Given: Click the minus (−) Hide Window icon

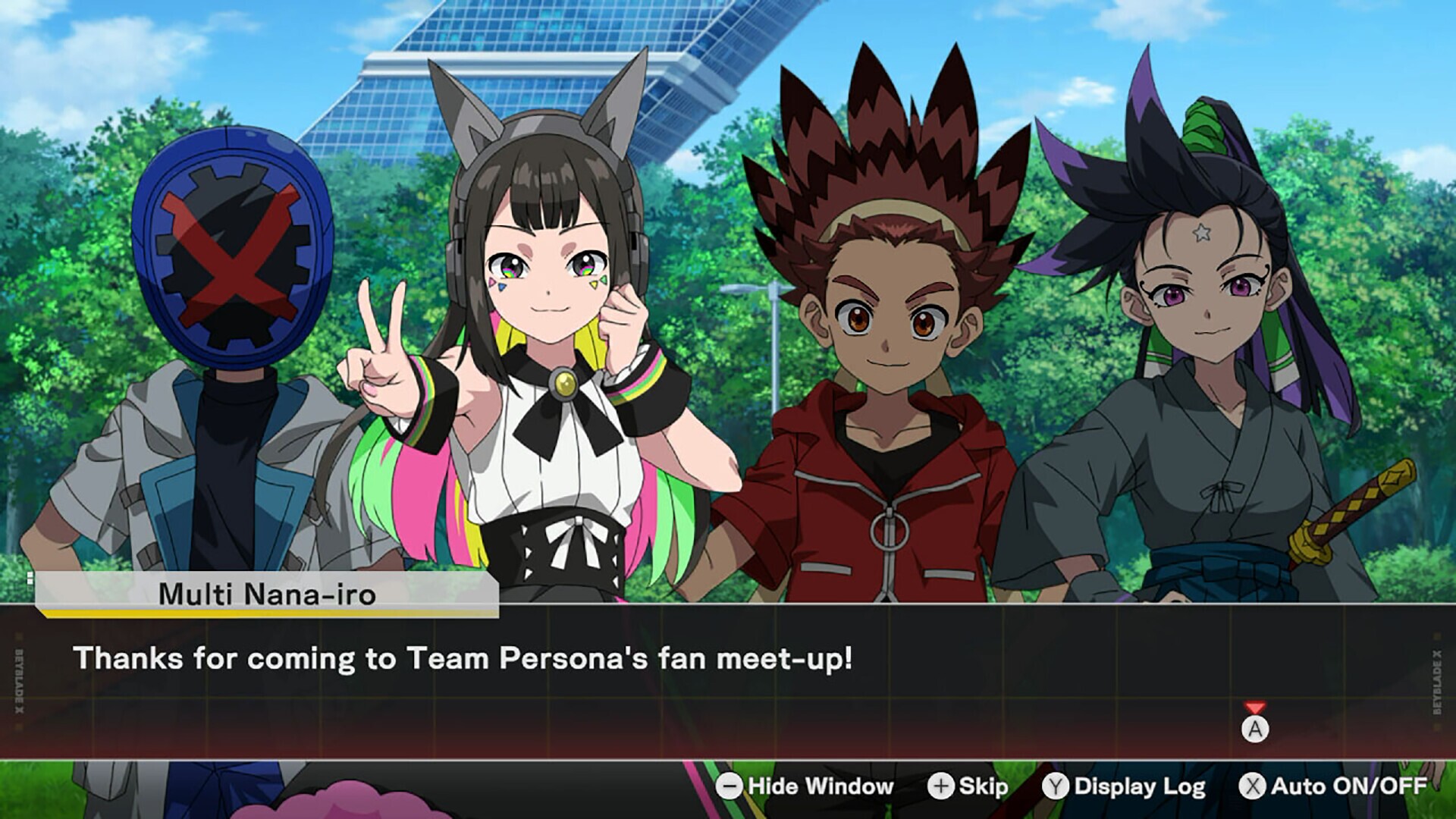Looking at the screenshot, I should 730,786.
